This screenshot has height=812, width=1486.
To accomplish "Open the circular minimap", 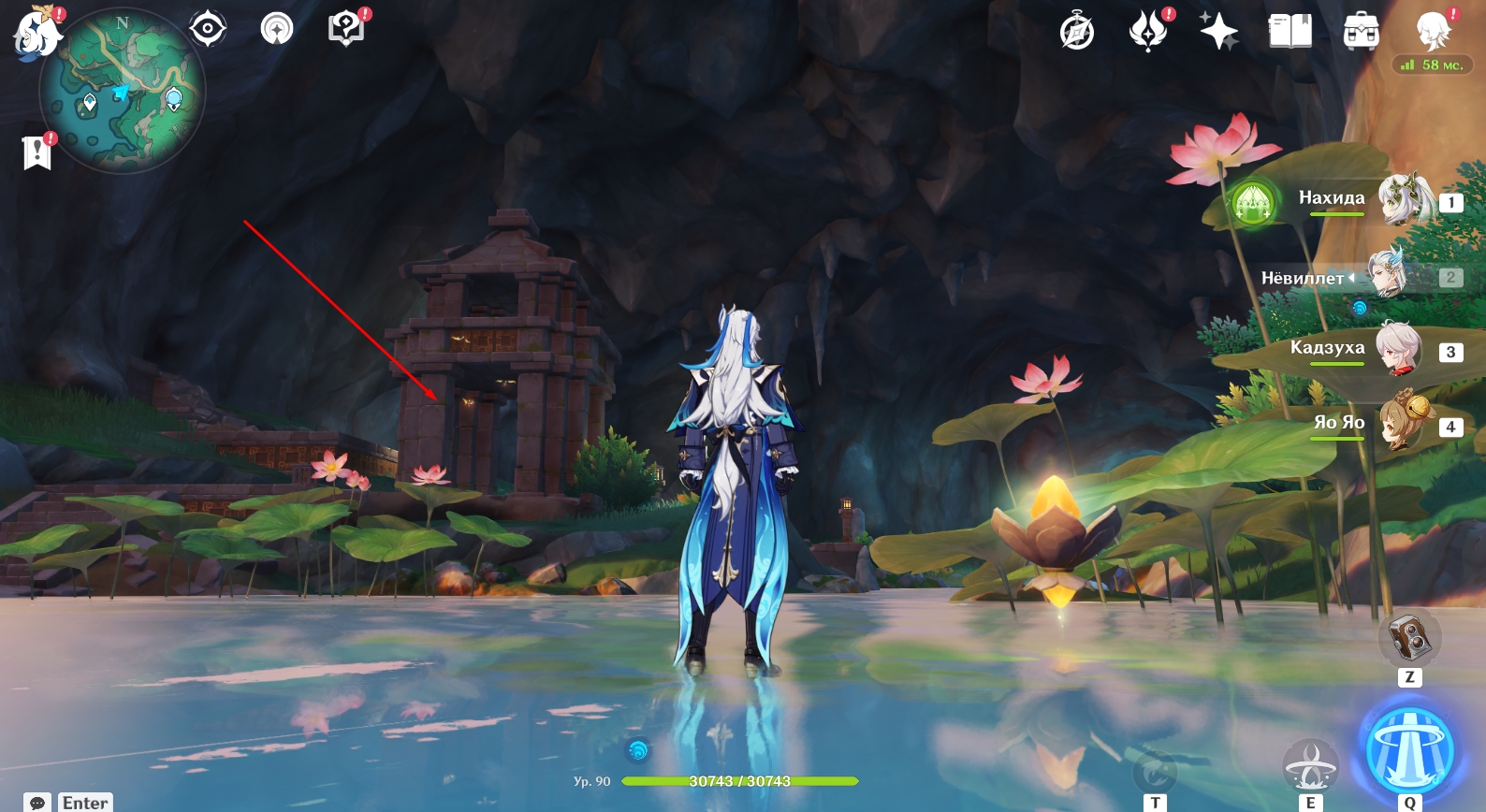I will pos(123,91).
